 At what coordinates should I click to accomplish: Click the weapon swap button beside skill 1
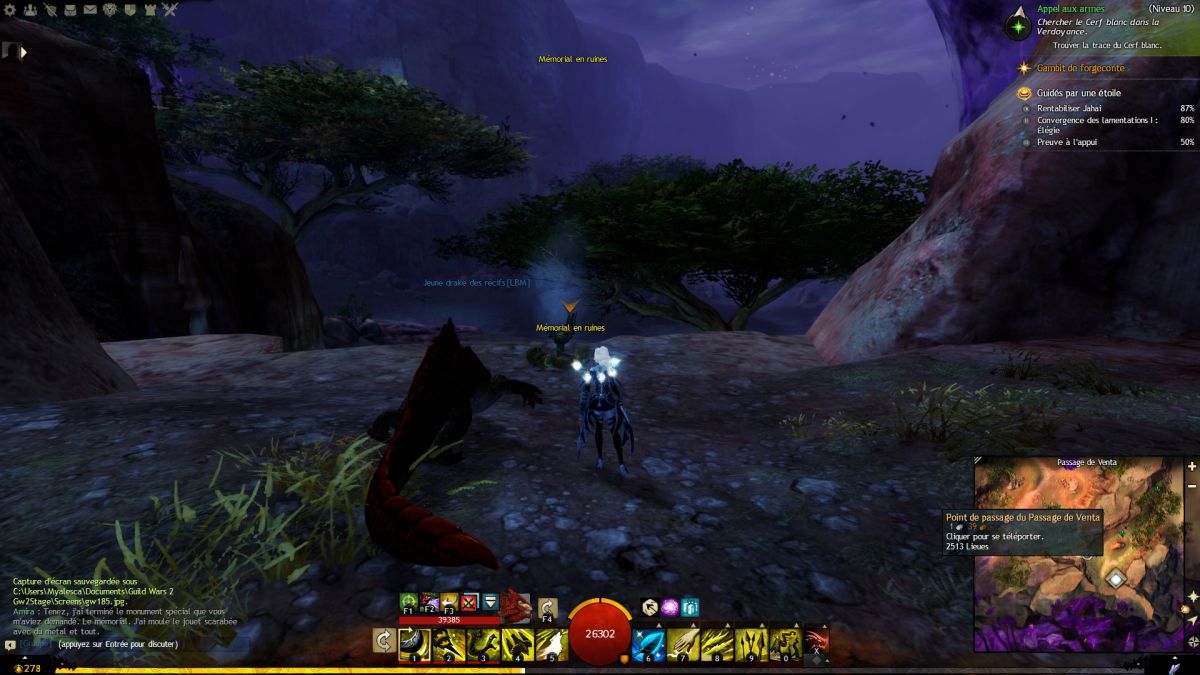click(383, 641)
